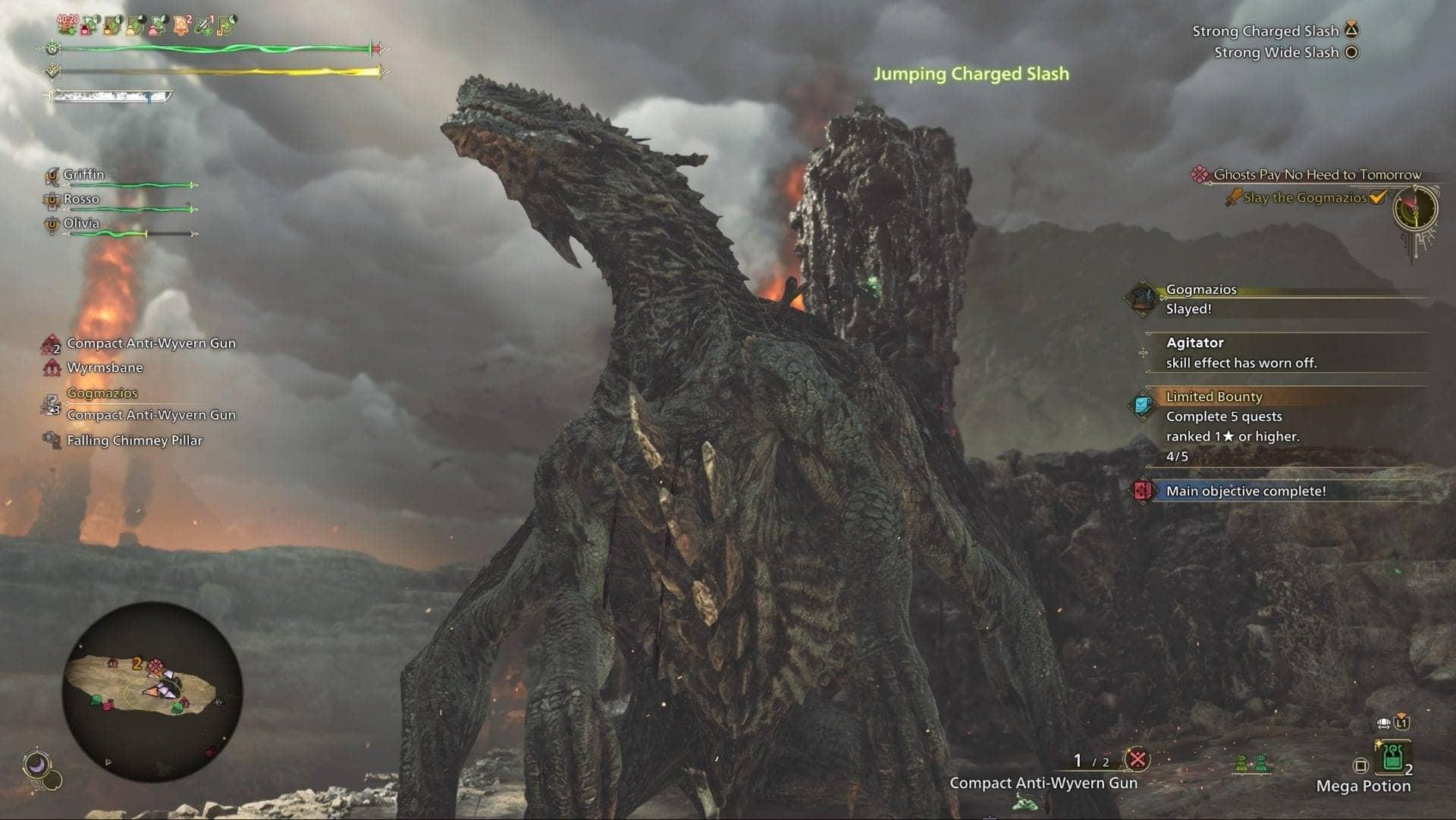Image resolution: width=1456 pixels, height=820 pixels.
Task: Click the Compact Anti-Wyvern Gun ammo counter icon
Action: 1137,759
